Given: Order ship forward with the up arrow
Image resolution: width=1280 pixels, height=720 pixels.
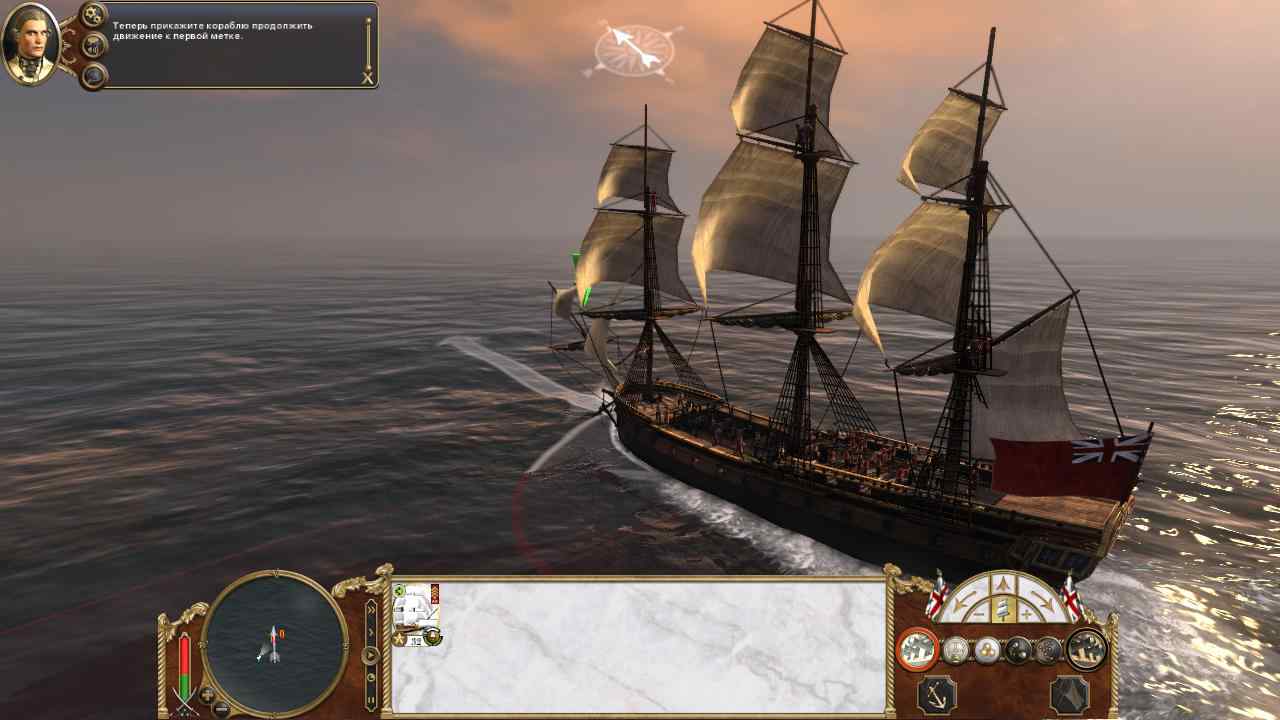Looking at the screenshot, I should 1004,586.
